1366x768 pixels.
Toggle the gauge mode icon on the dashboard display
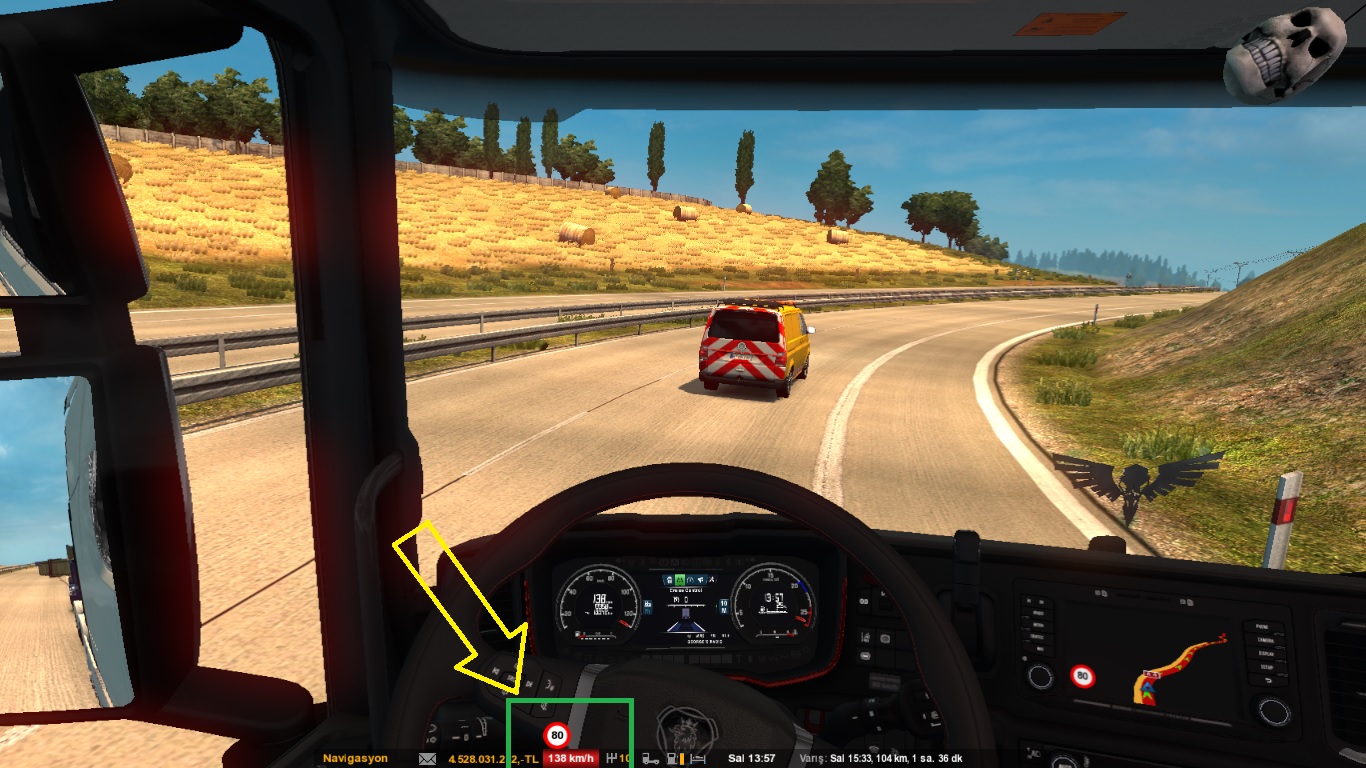[689, 579]
